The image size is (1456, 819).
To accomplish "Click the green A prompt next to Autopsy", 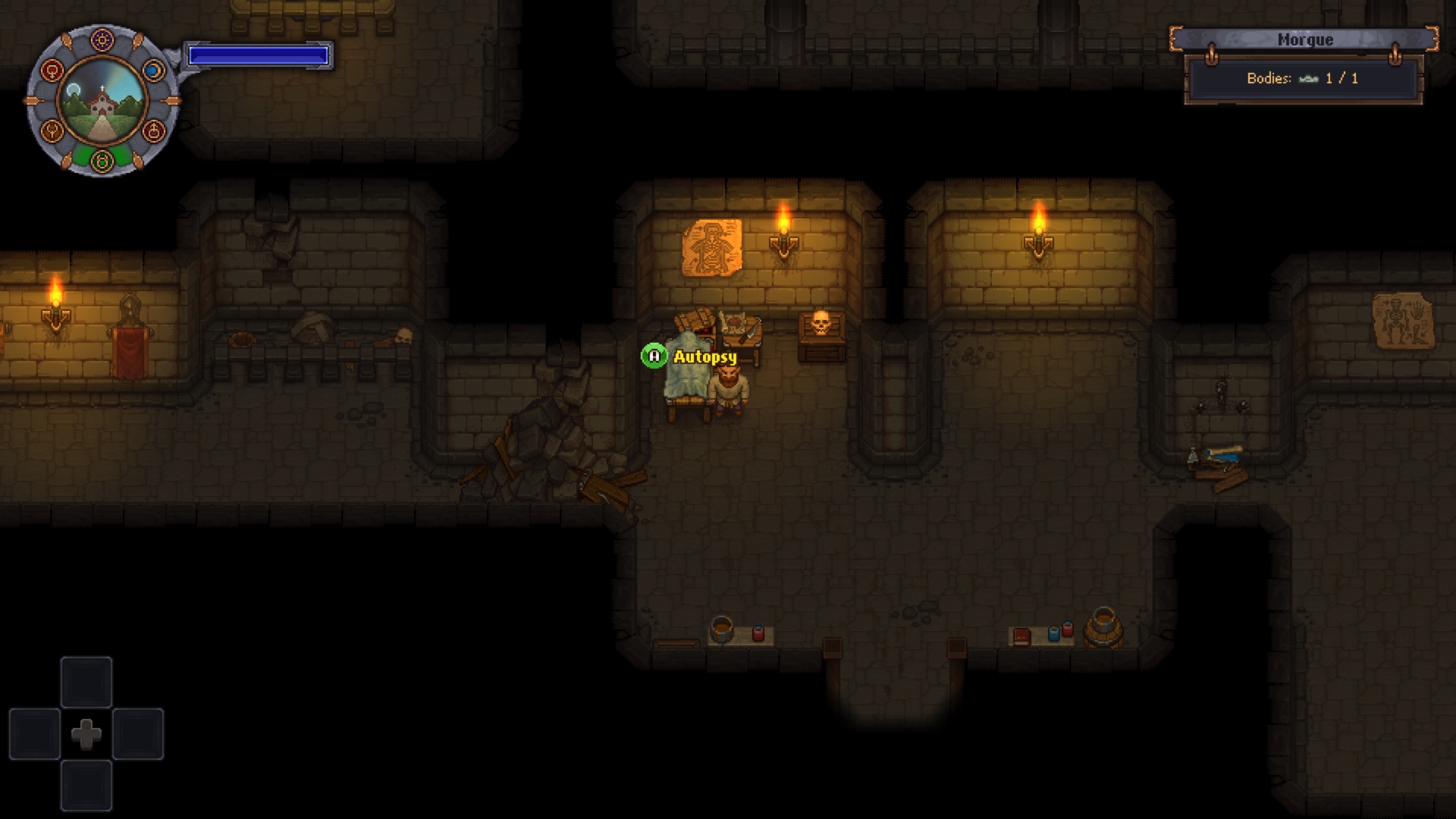I will click(x=654, y=353).
